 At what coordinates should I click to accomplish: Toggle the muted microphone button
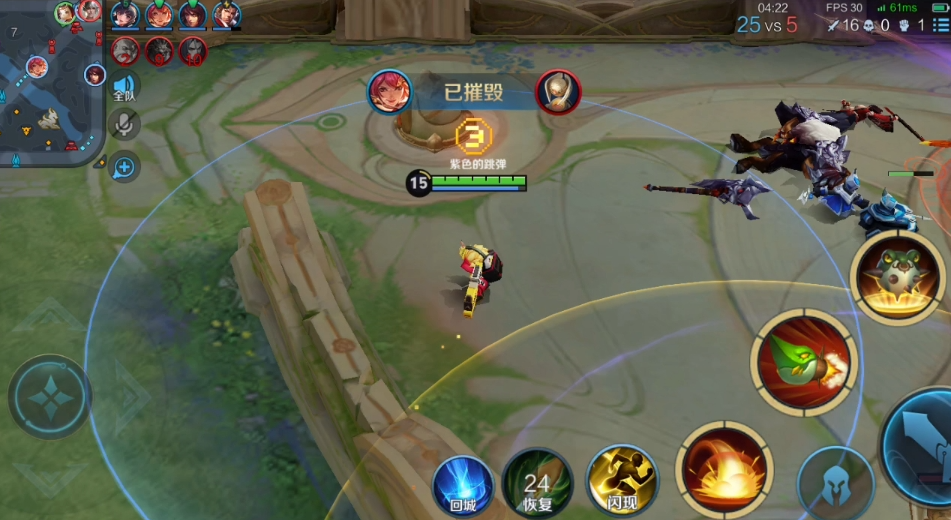(x=124, y=125)
